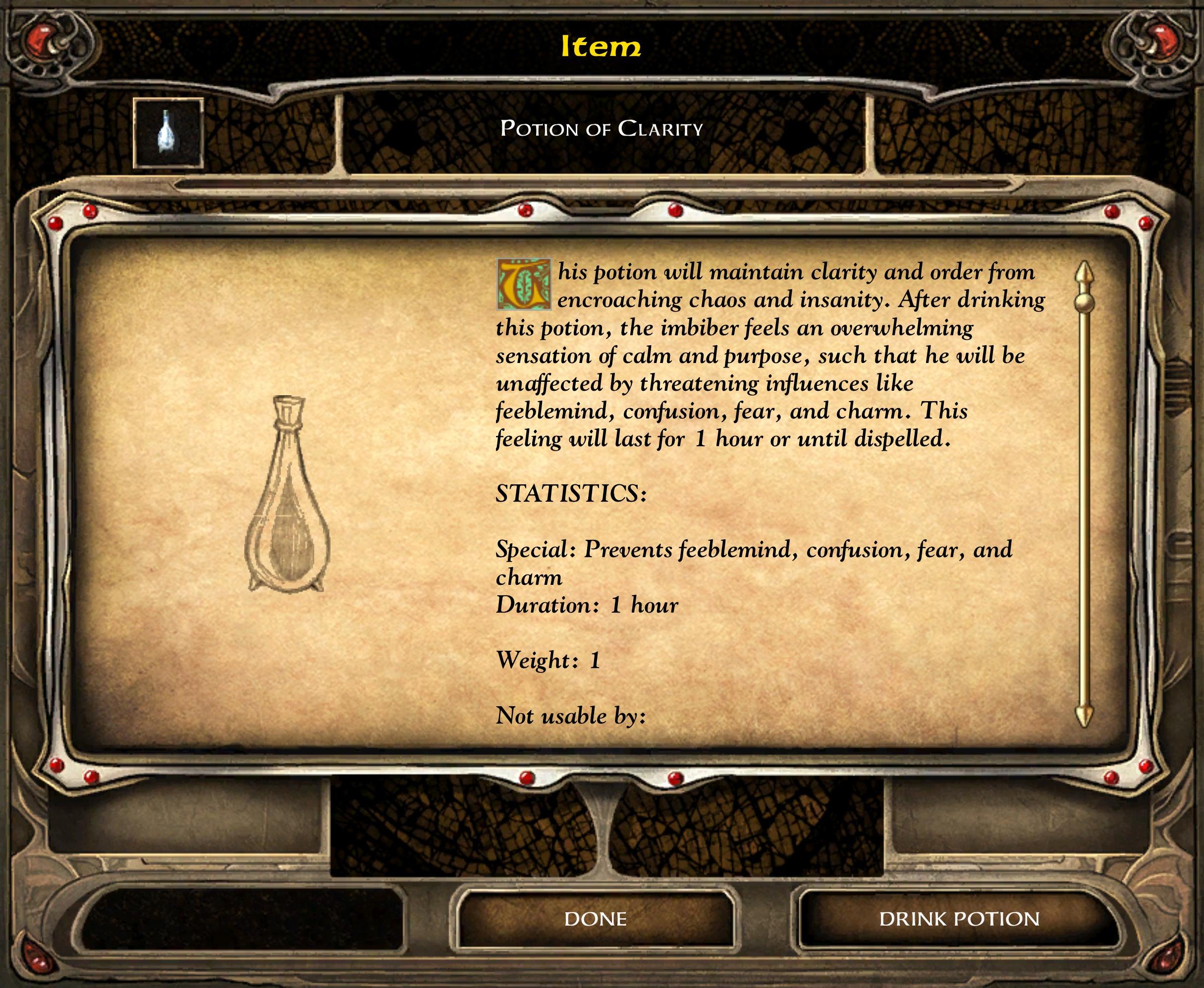Screen dimensions: 1204x988
Task: Drink the Potion of Clarity
Action: coord(959,919)
